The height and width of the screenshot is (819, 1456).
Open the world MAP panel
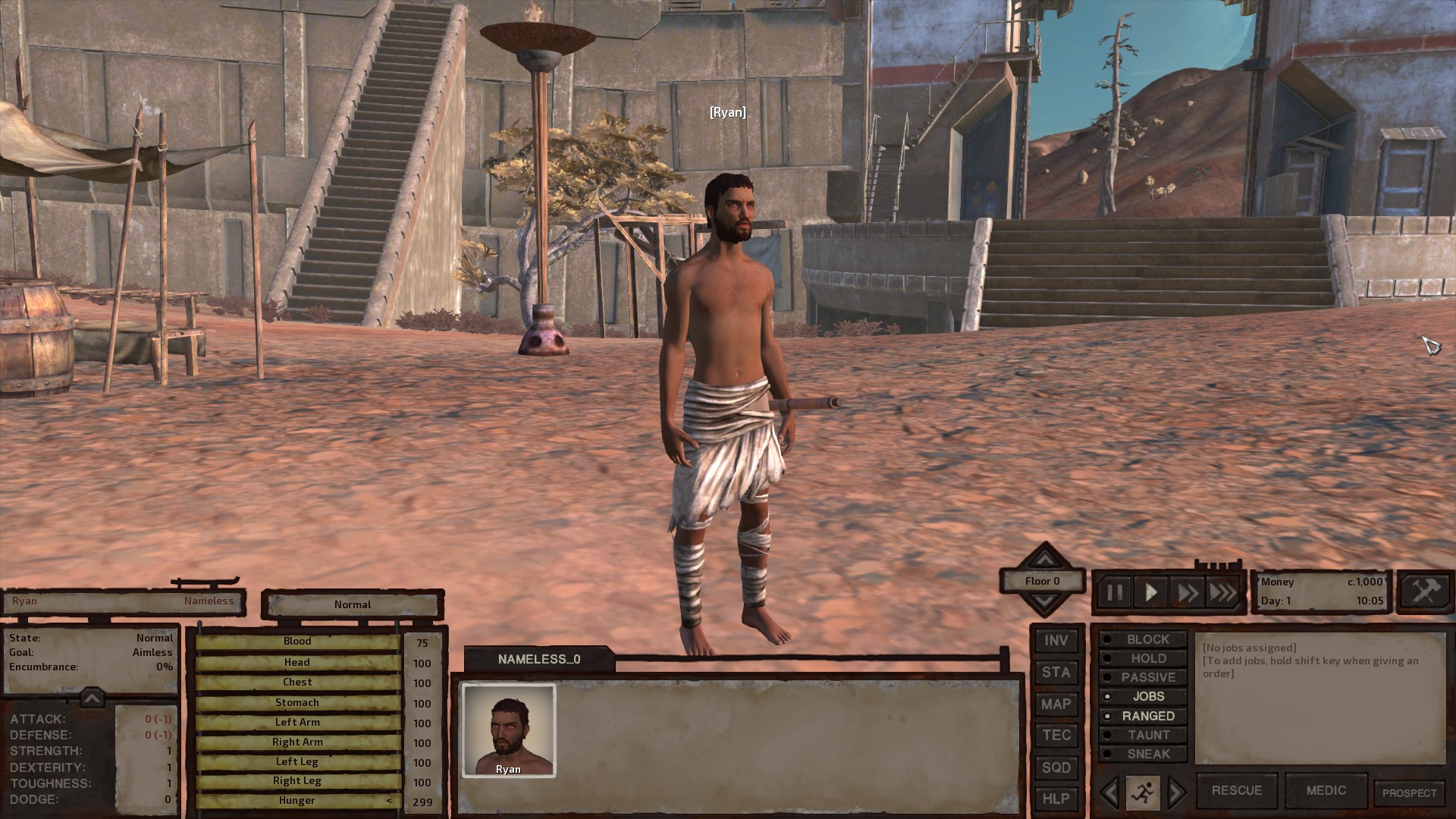tap(1056, 704)
